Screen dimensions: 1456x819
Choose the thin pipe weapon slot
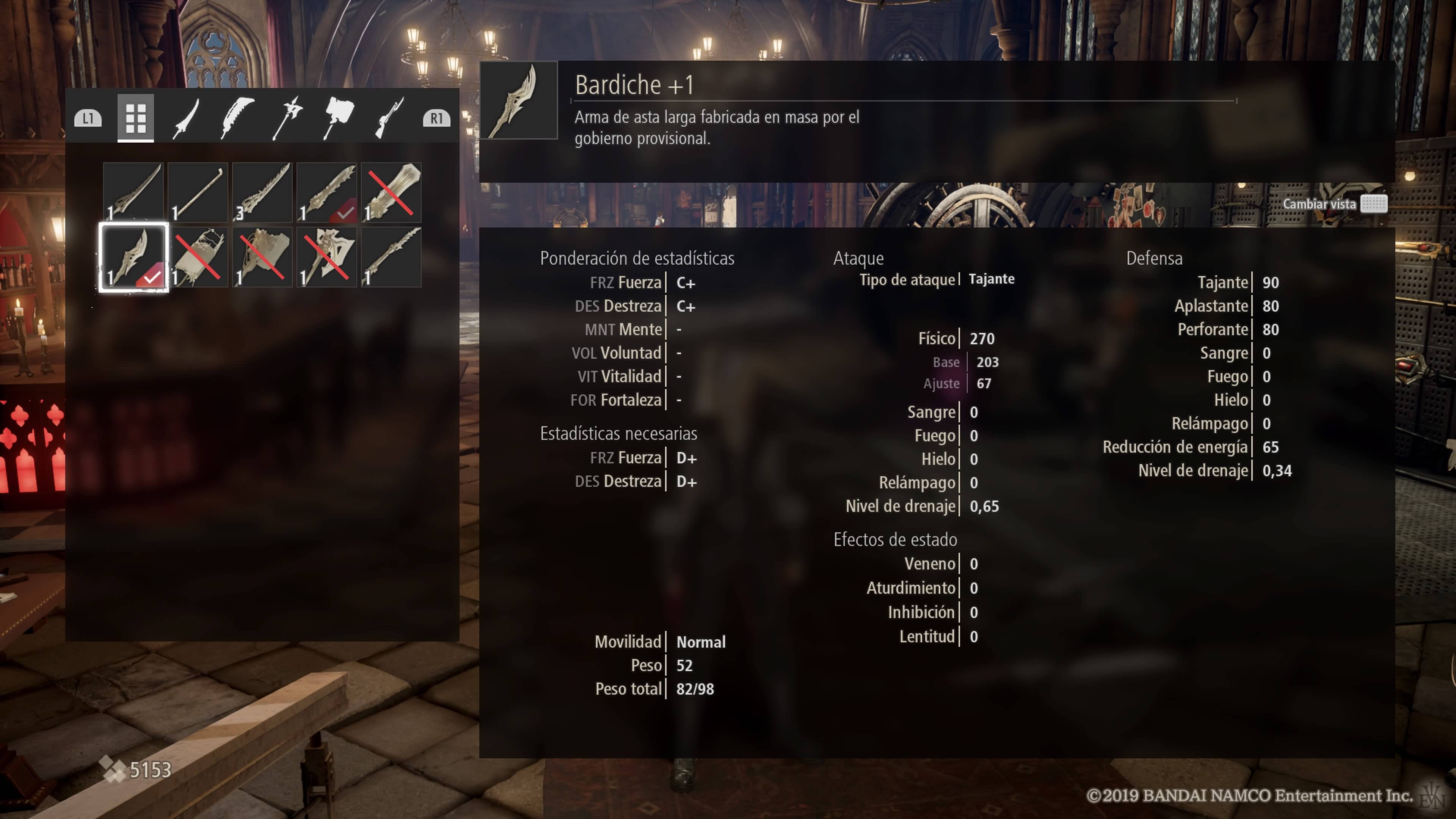198,192
